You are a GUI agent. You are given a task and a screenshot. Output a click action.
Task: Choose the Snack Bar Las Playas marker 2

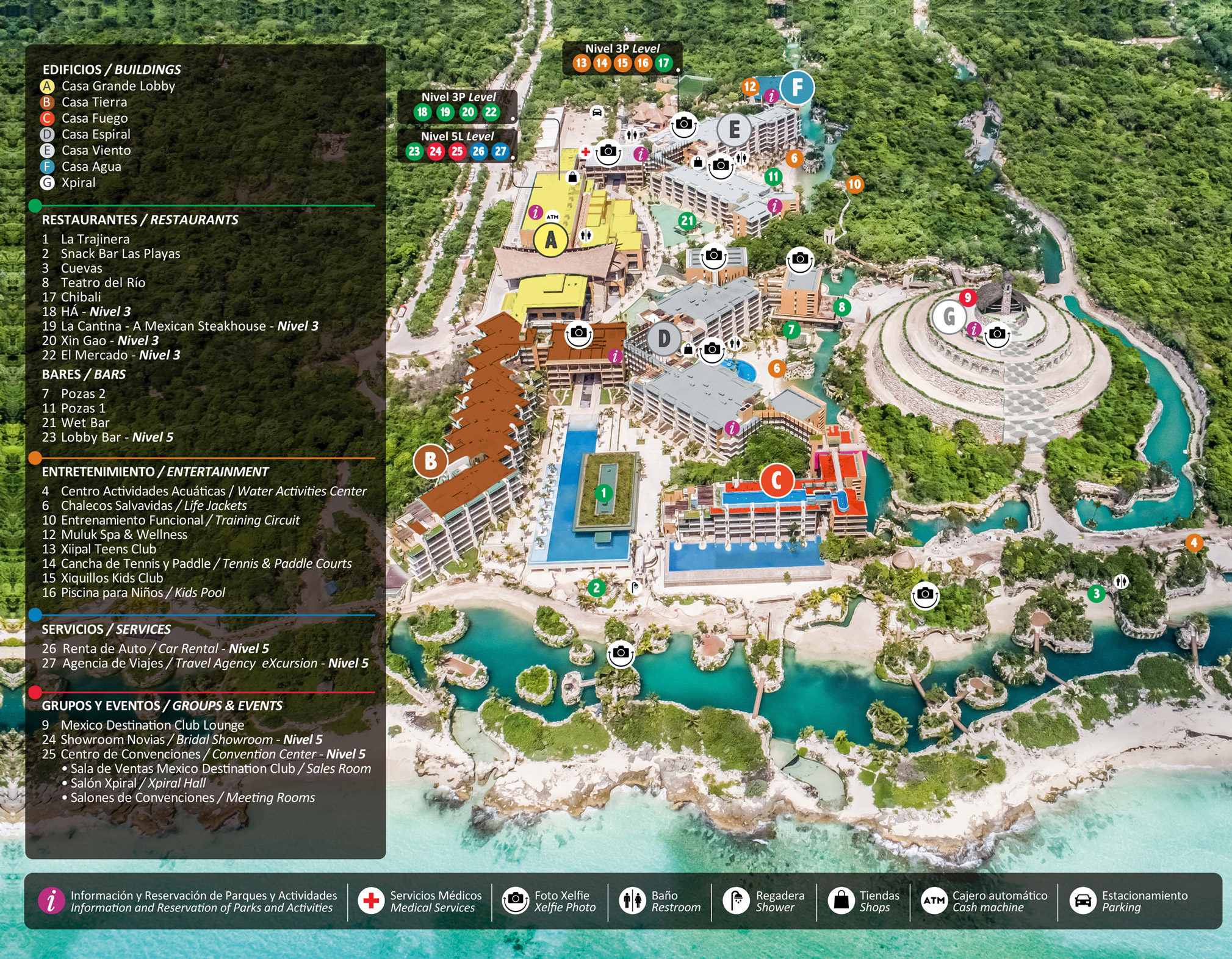tap(596, 587)
